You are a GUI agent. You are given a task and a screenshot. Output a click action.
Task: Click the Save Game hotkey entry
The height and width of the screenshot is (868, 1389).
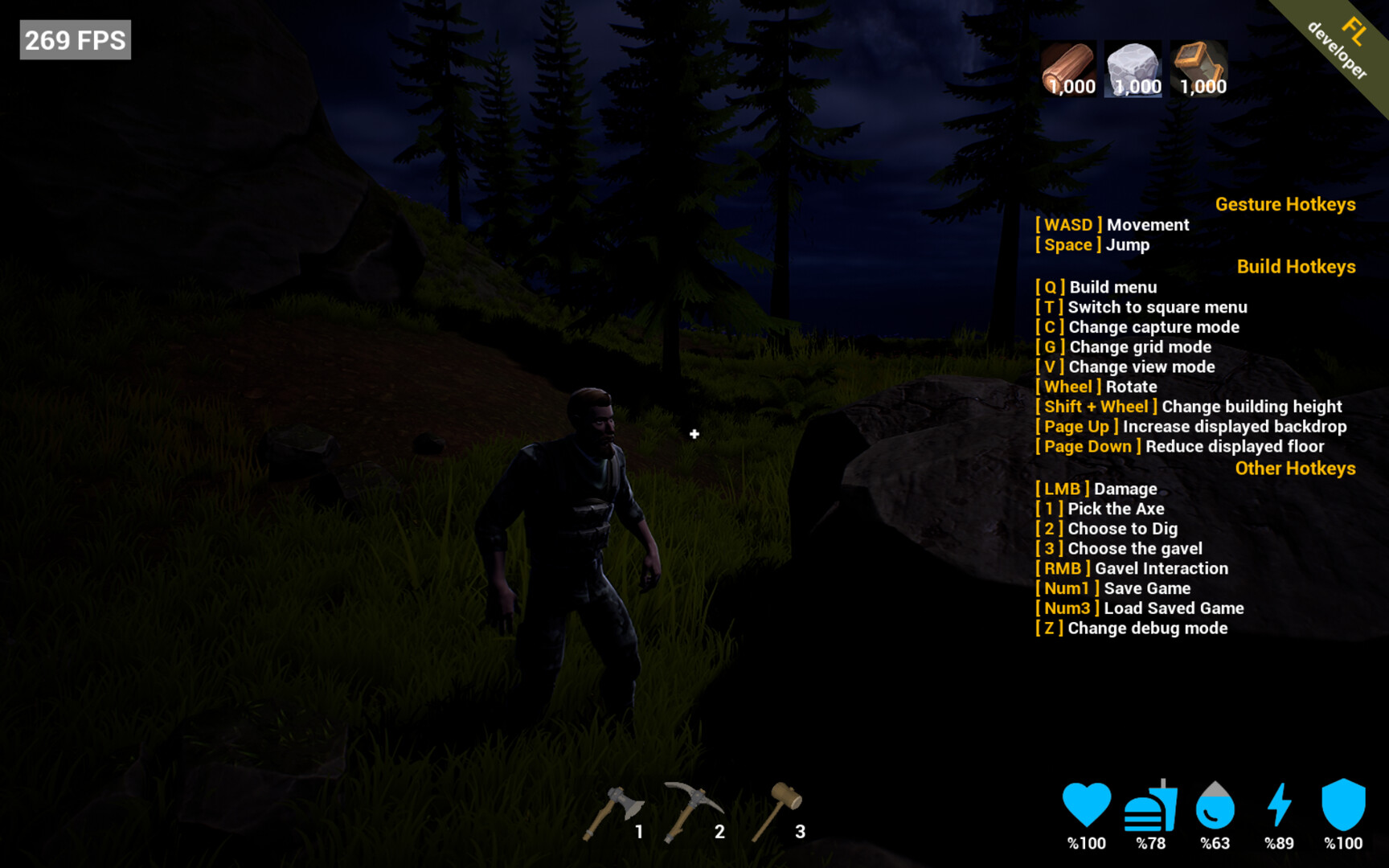click(x=1112, y=588)
